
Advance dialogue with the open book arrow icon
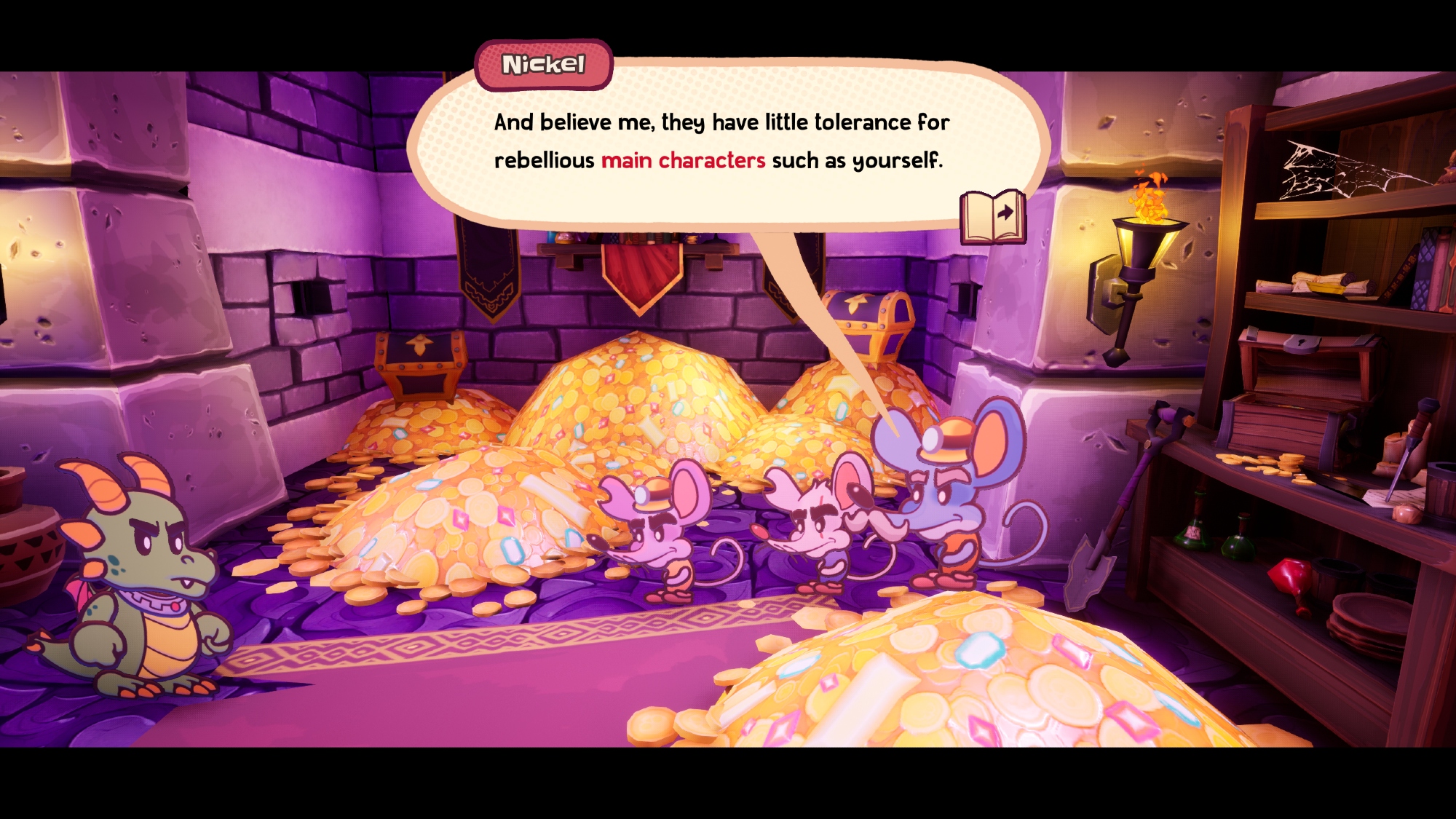993,217
